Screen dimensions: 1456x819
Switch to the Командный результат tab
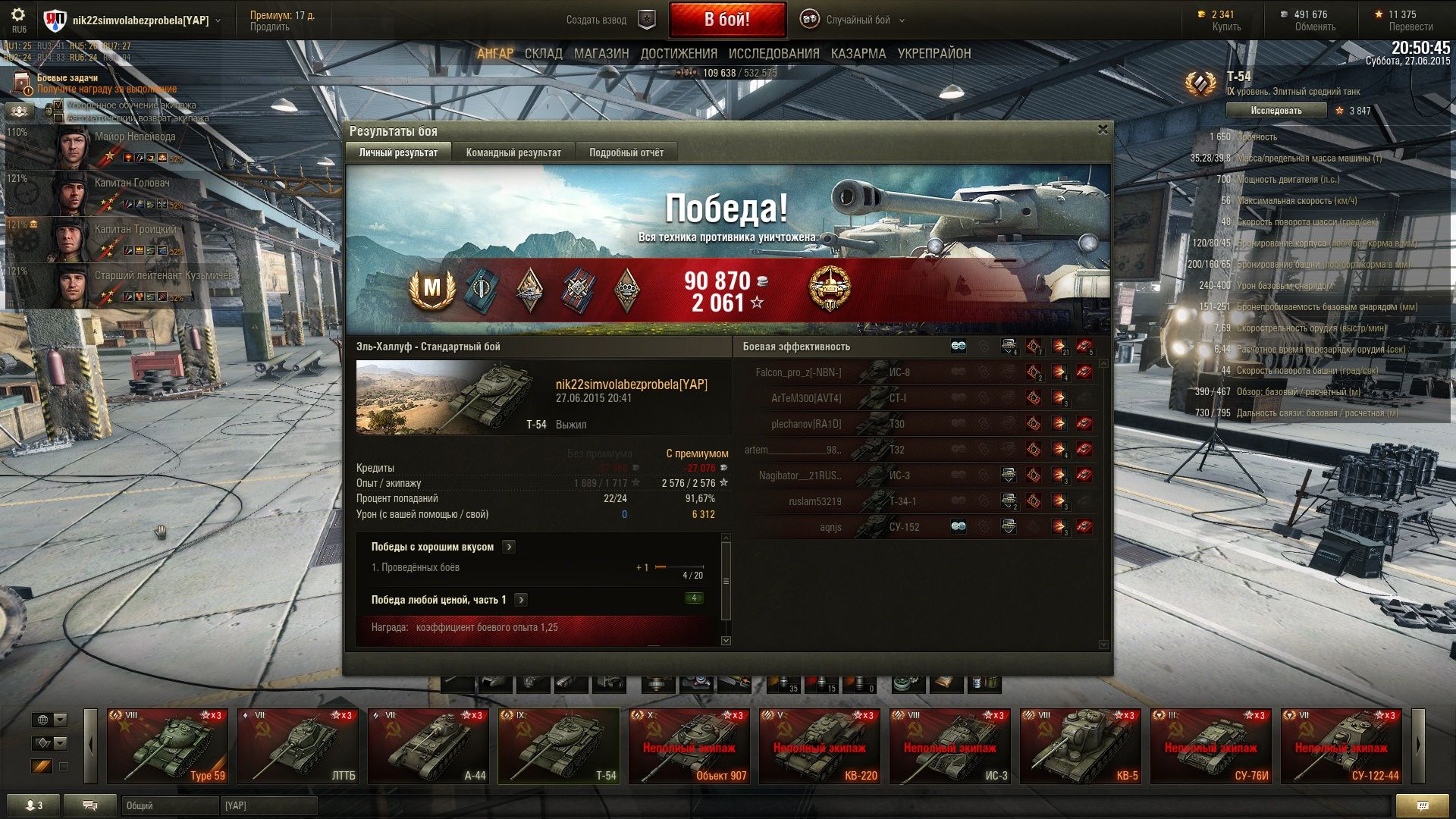click(513, 152)
